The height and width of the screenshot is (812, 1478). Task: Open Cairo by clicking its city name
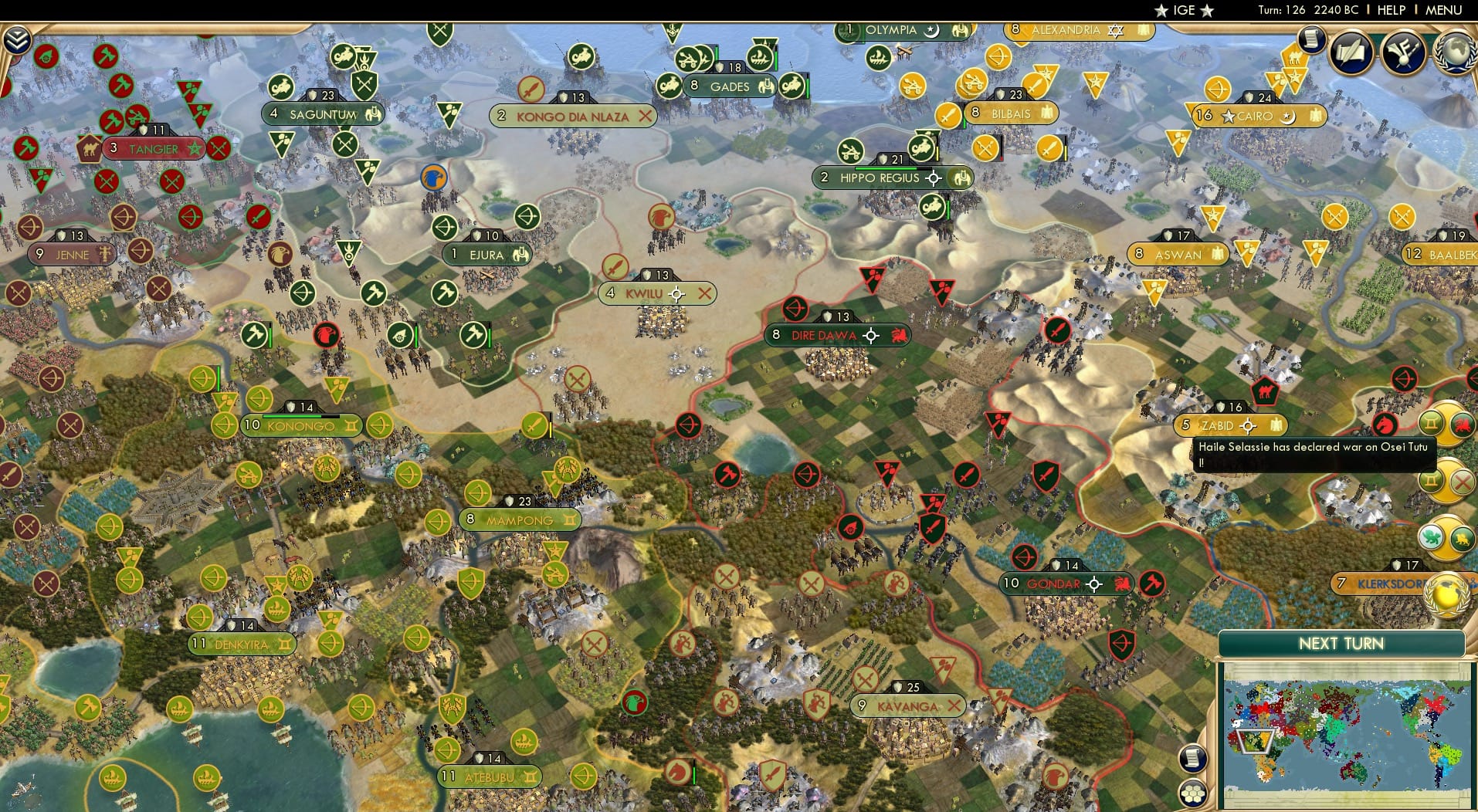(x=1256, y=117)
